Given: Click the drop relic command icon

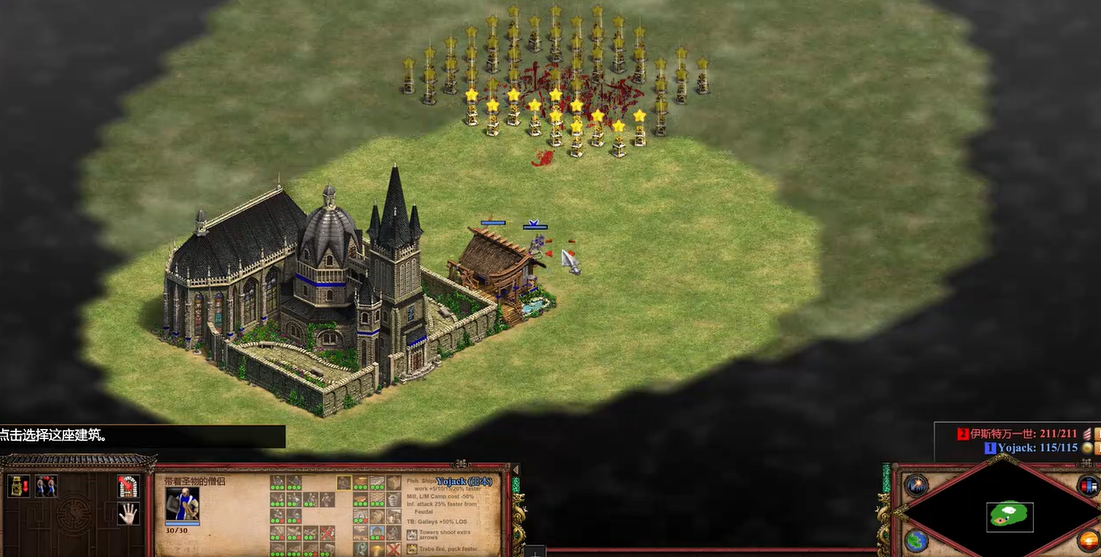Looking at the screenshot, I should (x=18, y=486).
